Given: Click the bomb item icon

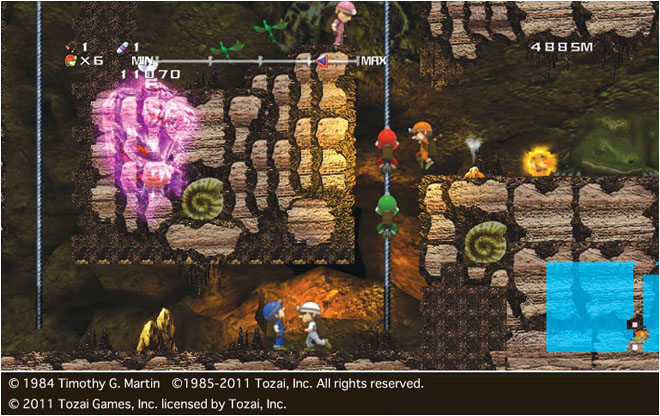Looking at the screenshot, I should tap(70, 46).
